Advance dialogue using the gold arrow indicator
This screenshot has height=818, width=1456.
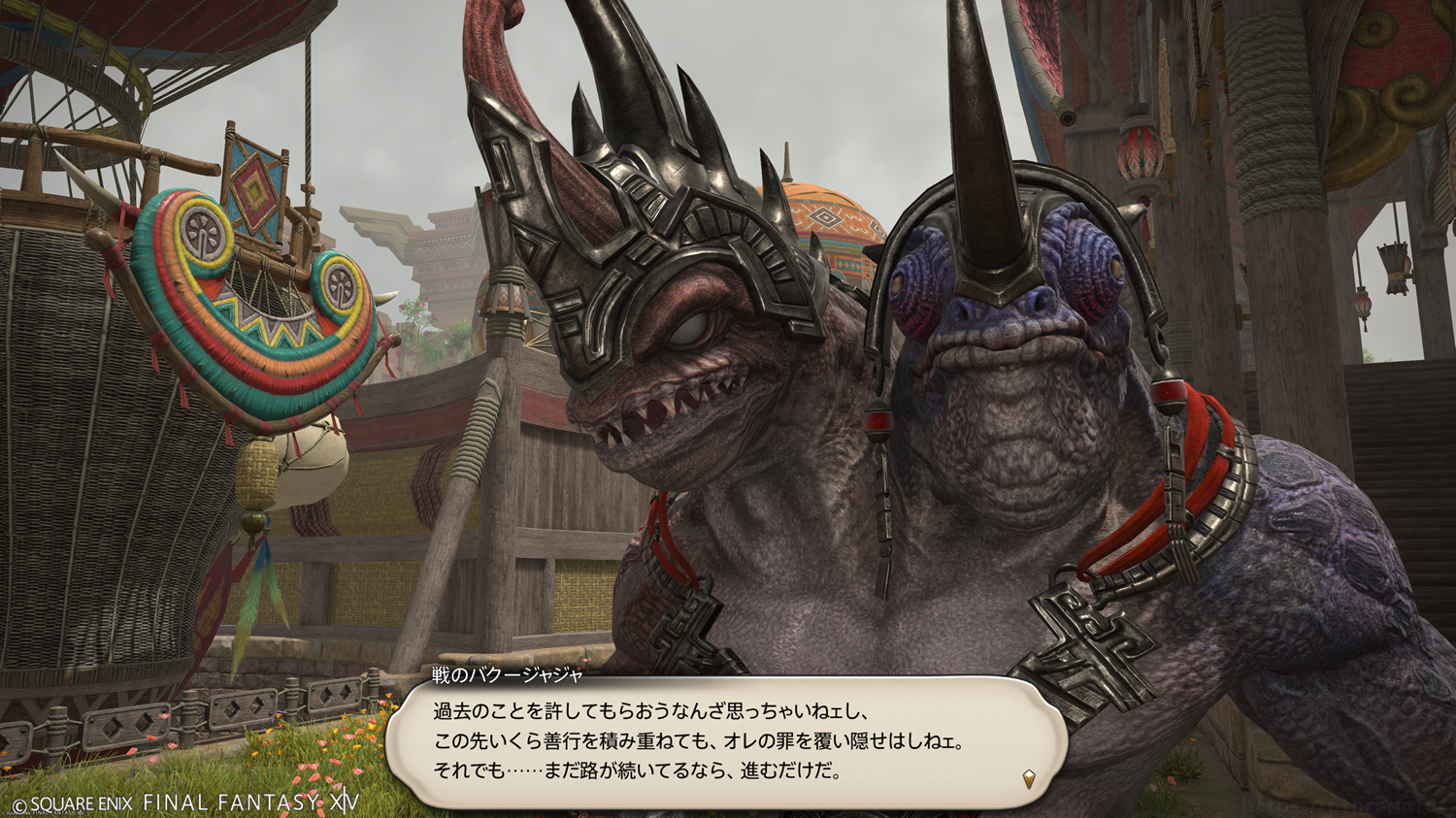tap(1029, 778)
